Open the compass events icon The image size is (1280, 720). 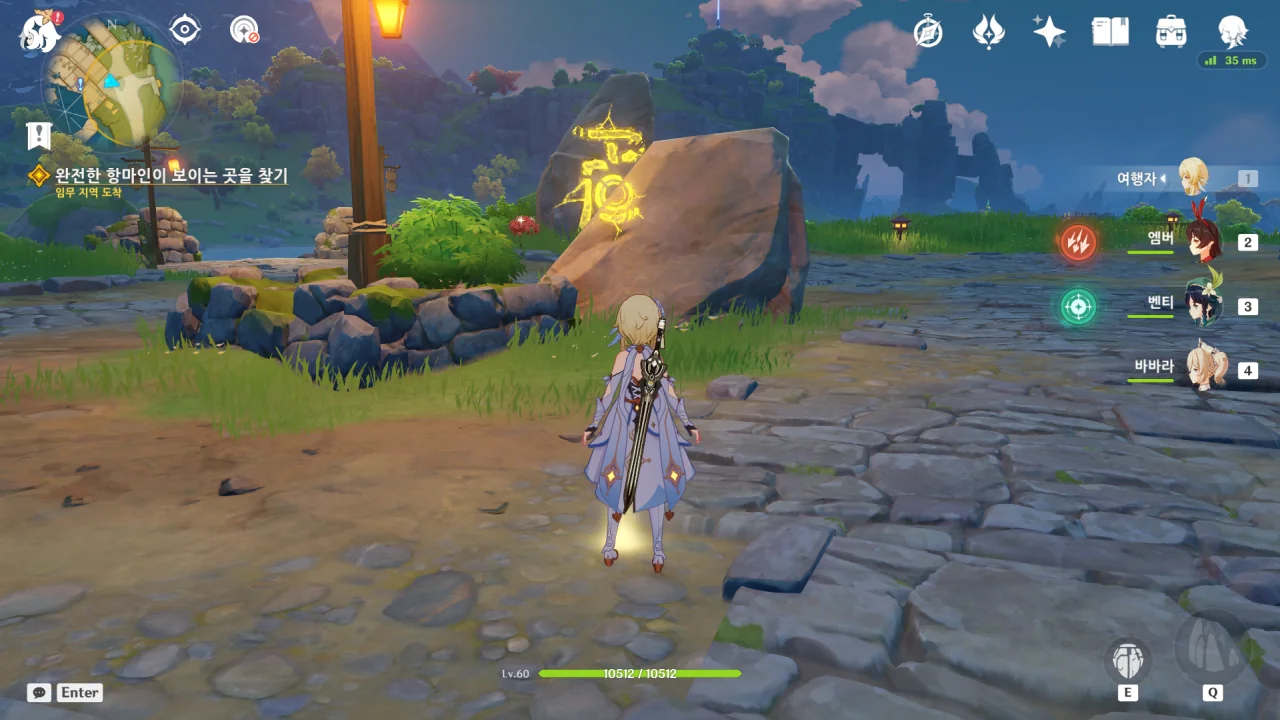coord(928,32)
